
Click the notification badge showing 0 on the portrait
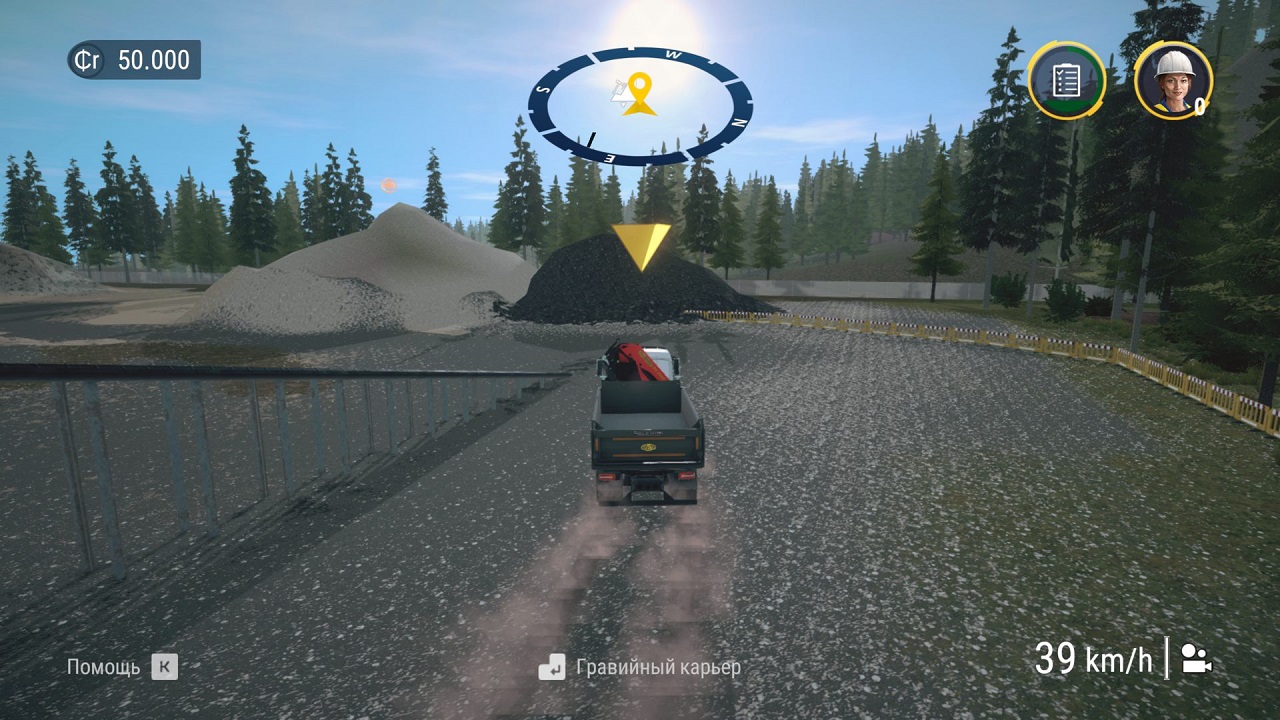(1199, 106)
